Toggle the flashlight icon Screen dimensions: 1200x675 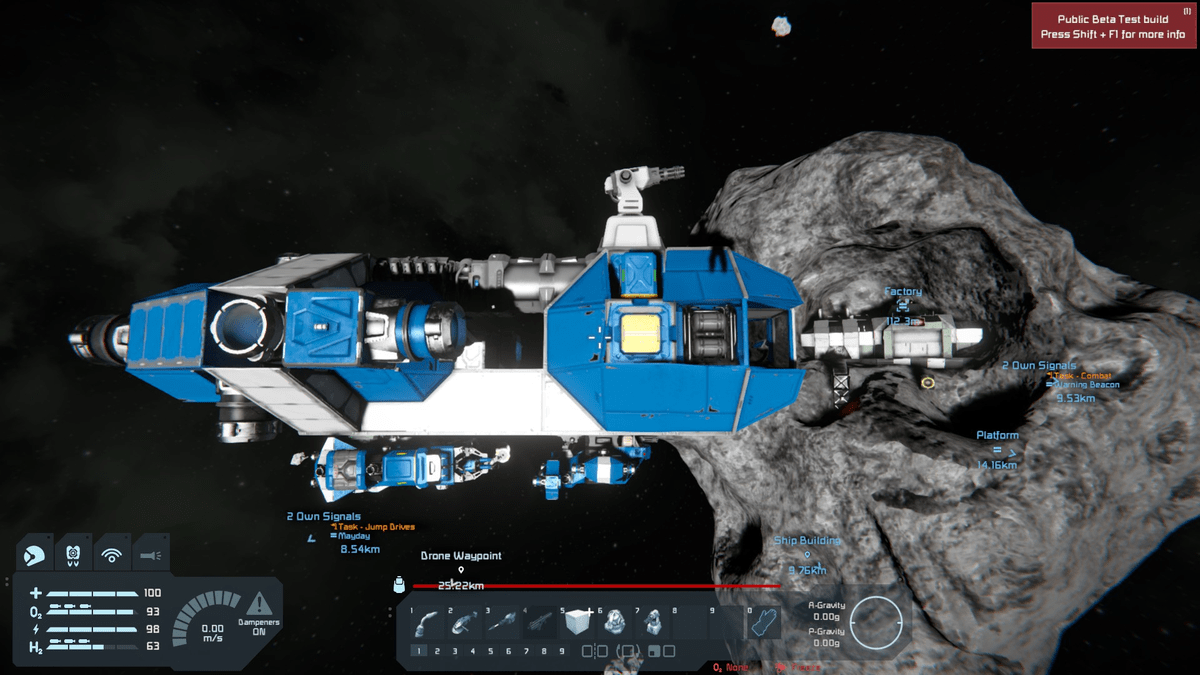coord(150,552)
